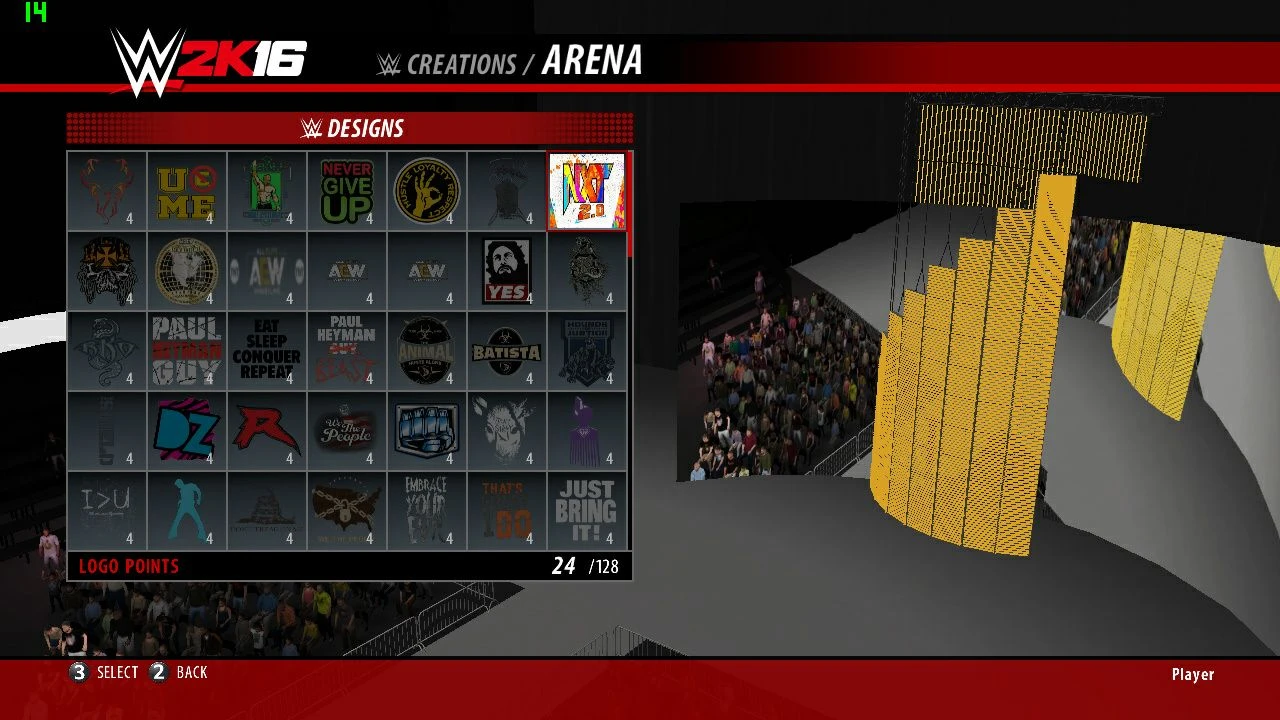
Task: Select the pink DZ Dolph Ziggler logo
Action: coord(187,432)
